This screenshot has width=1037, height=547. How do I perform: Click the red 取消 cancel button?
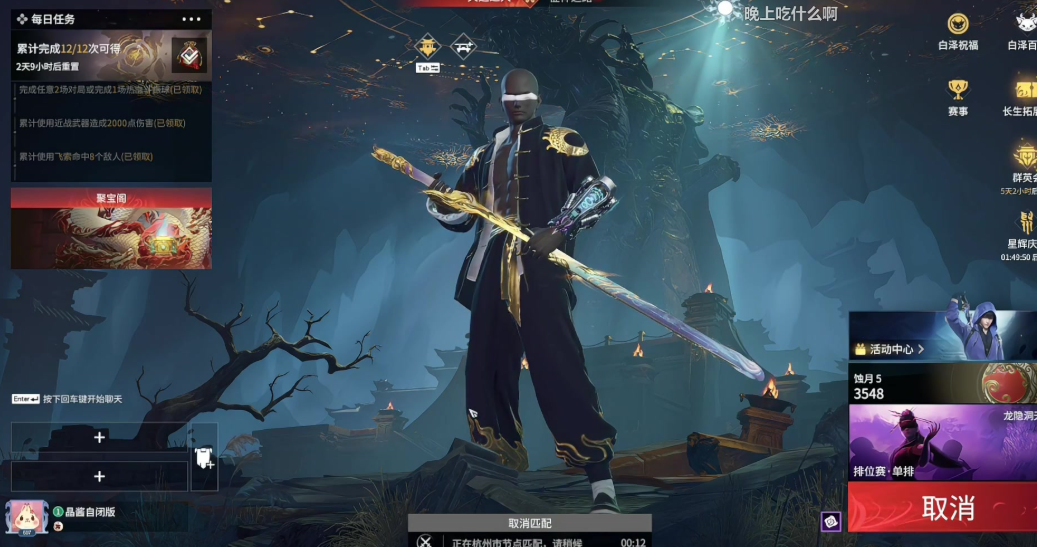click(x=942, y=508)
